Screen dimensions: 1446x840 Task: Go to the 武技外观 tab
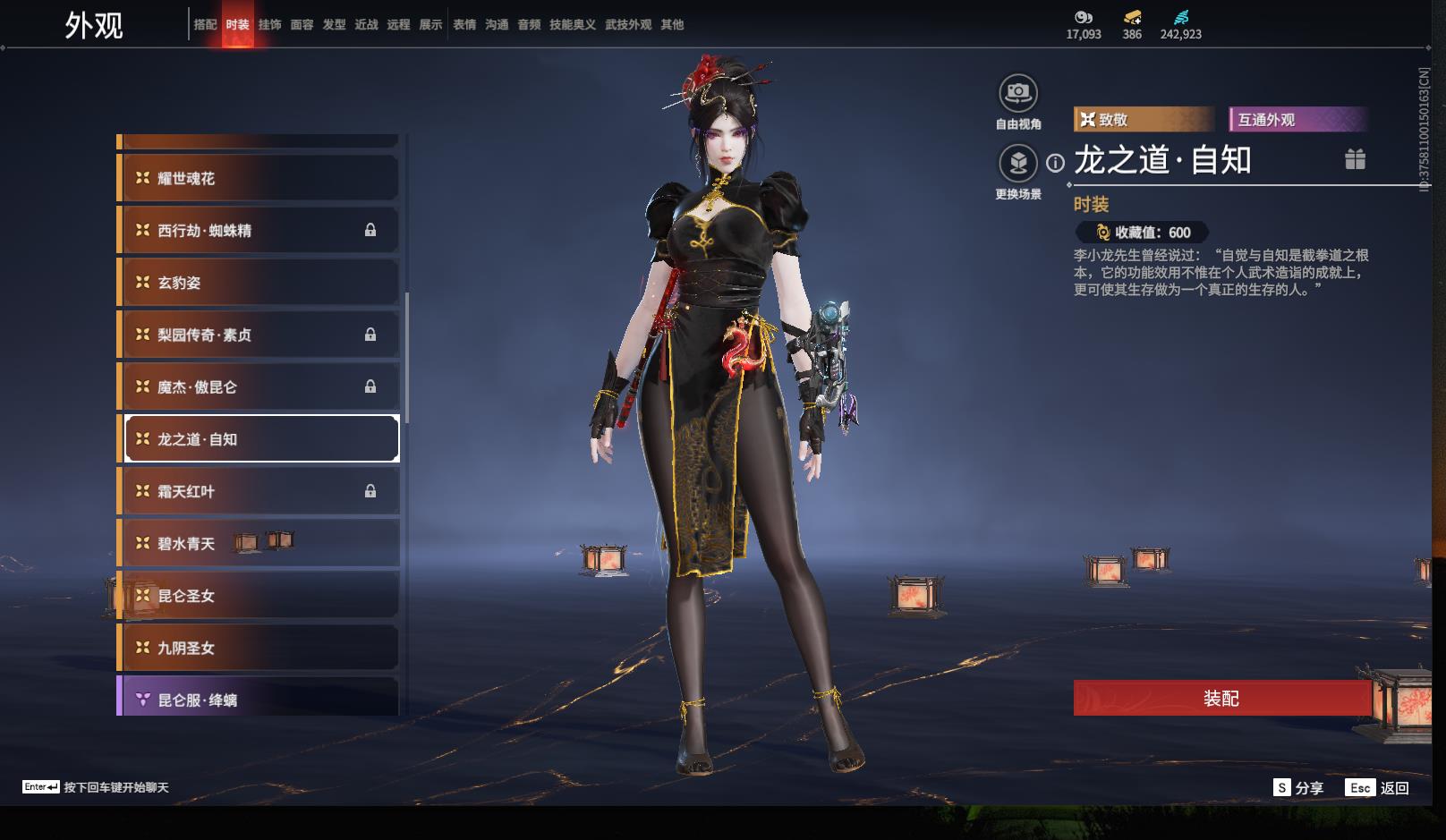pos(628,25)
